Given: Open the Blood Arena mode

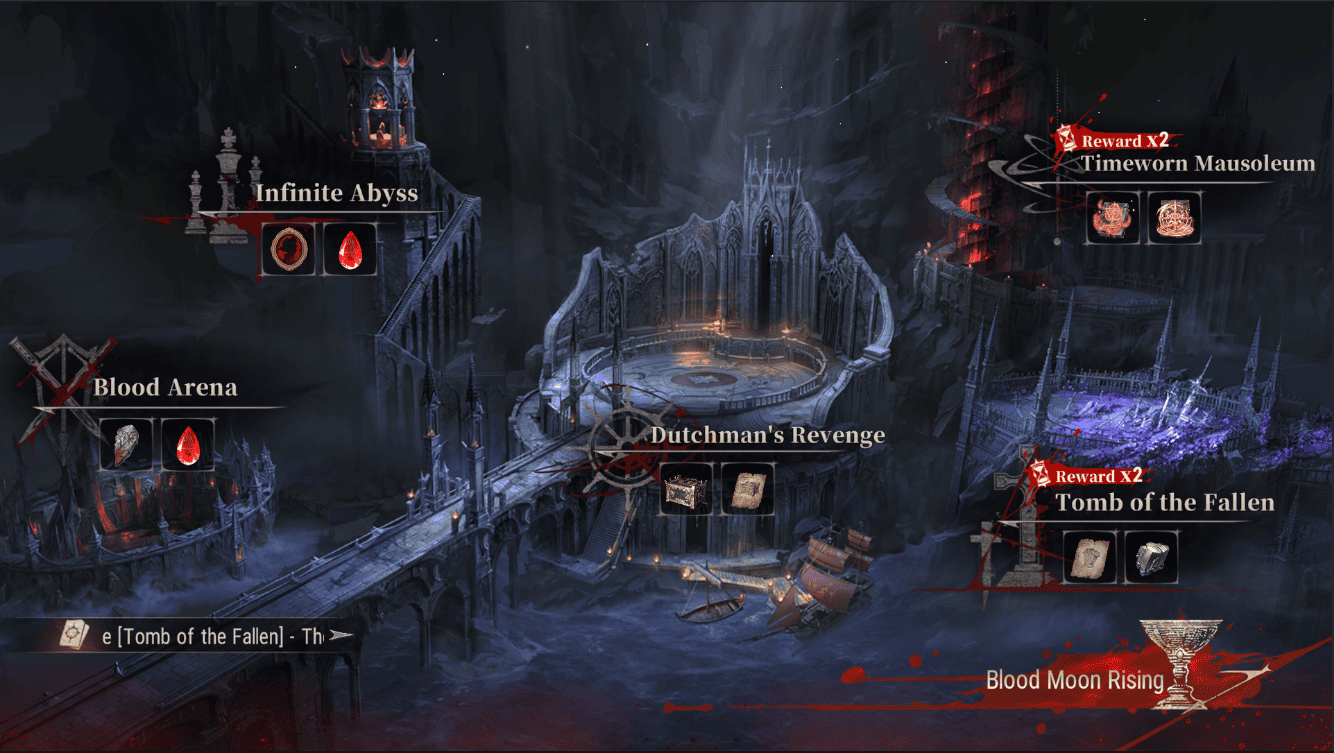Looking at the screenshot, I should point(165,388).
